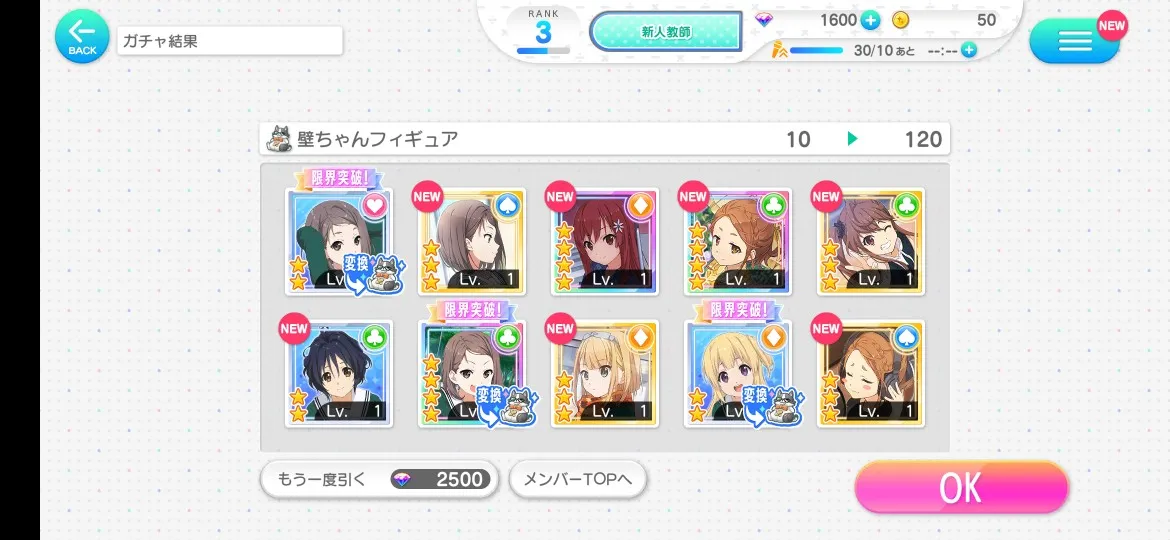Go to メンバーTOPへ
The image size is (1170, 540).
click(x=578, y=480)
